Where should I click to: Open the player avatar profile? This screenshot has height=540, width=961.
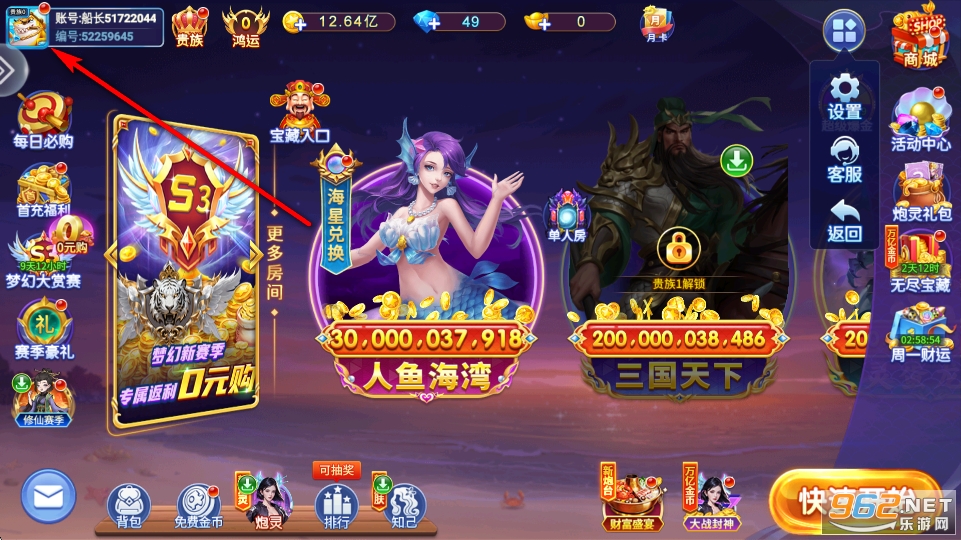[26, 26]
